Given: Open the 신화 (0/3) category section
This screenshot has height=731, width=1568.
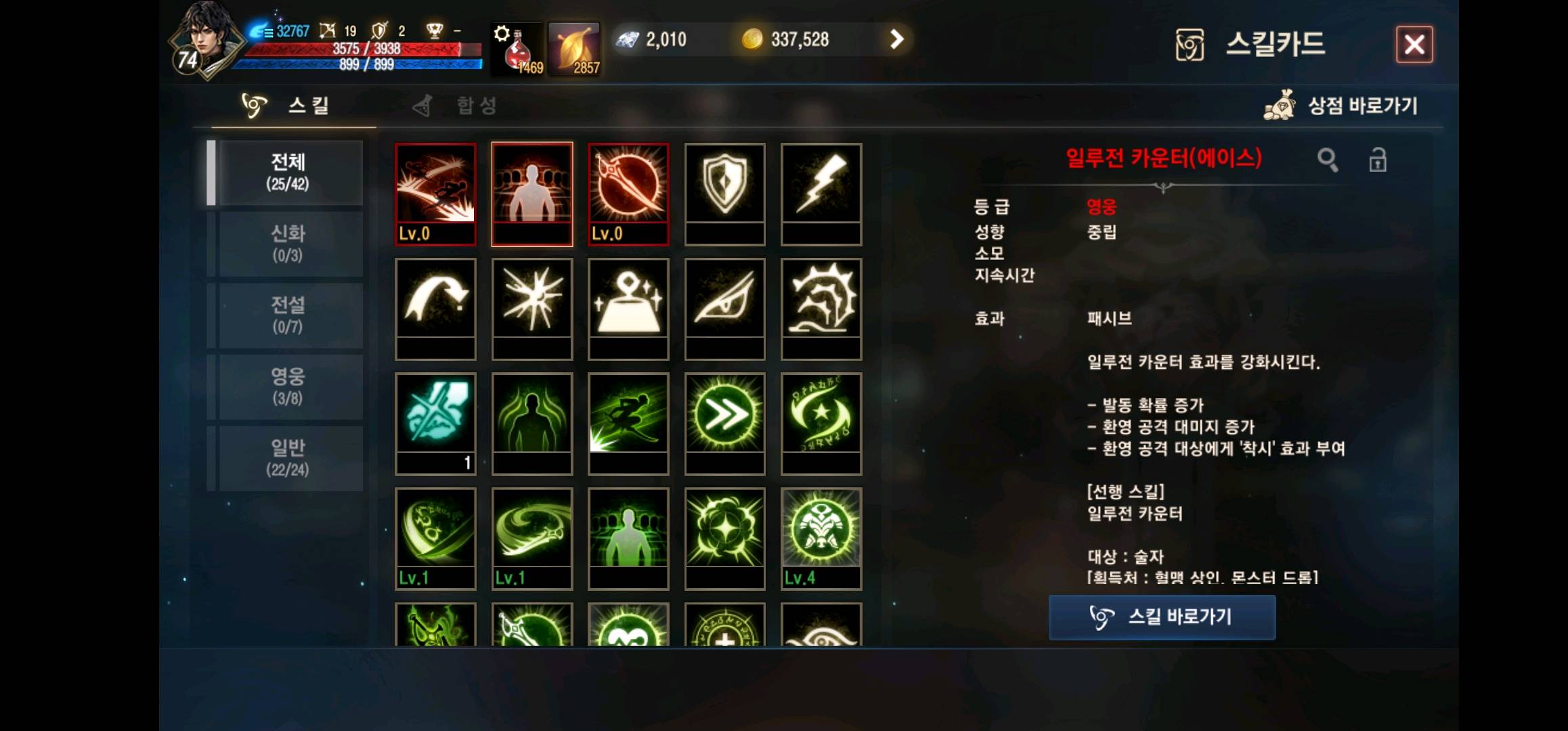Looking at the screenshot, I should [x=287, y=244].
